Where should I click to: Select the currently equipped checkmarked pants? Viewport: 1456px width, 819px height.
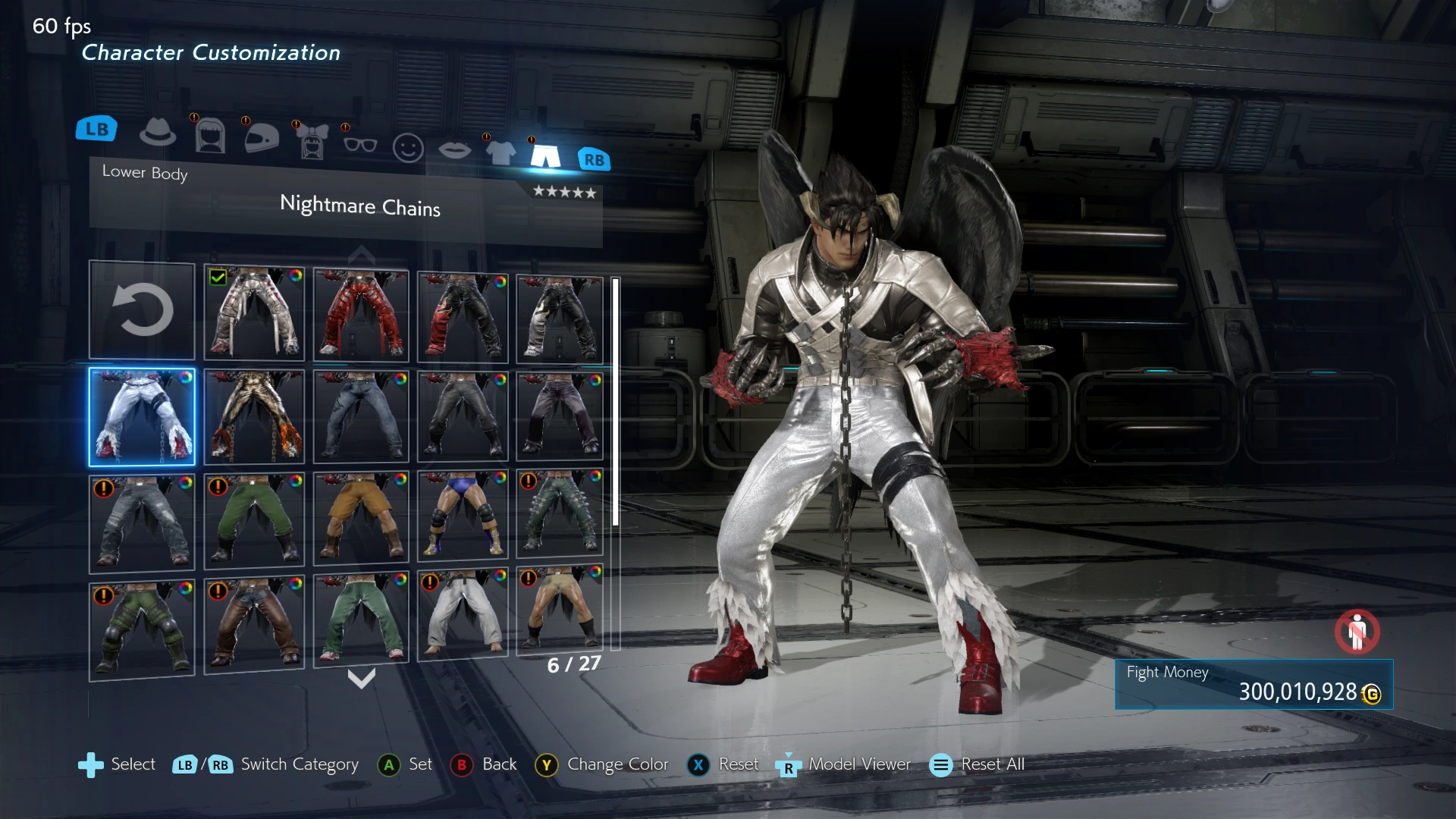click(x=254, y=313)
